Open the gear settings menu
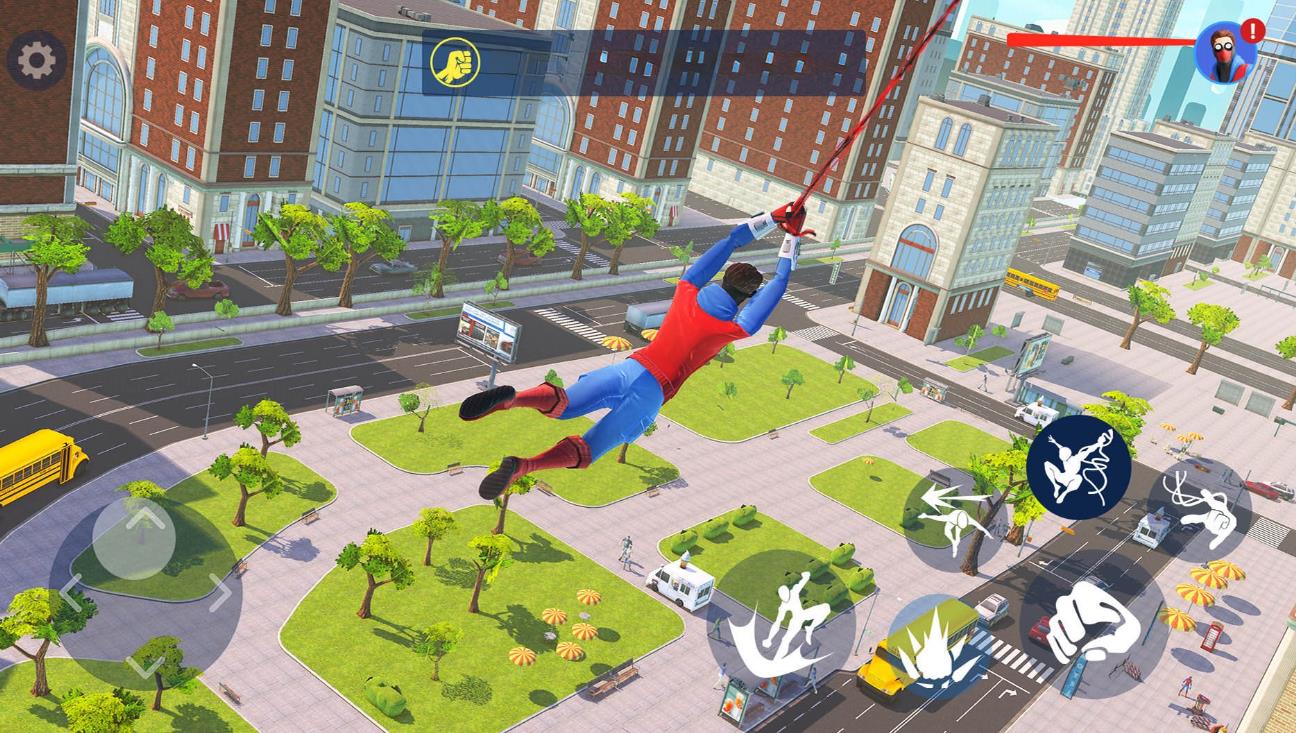The width and height of the screenshot is (1296, 733). (x=37, y=61)
